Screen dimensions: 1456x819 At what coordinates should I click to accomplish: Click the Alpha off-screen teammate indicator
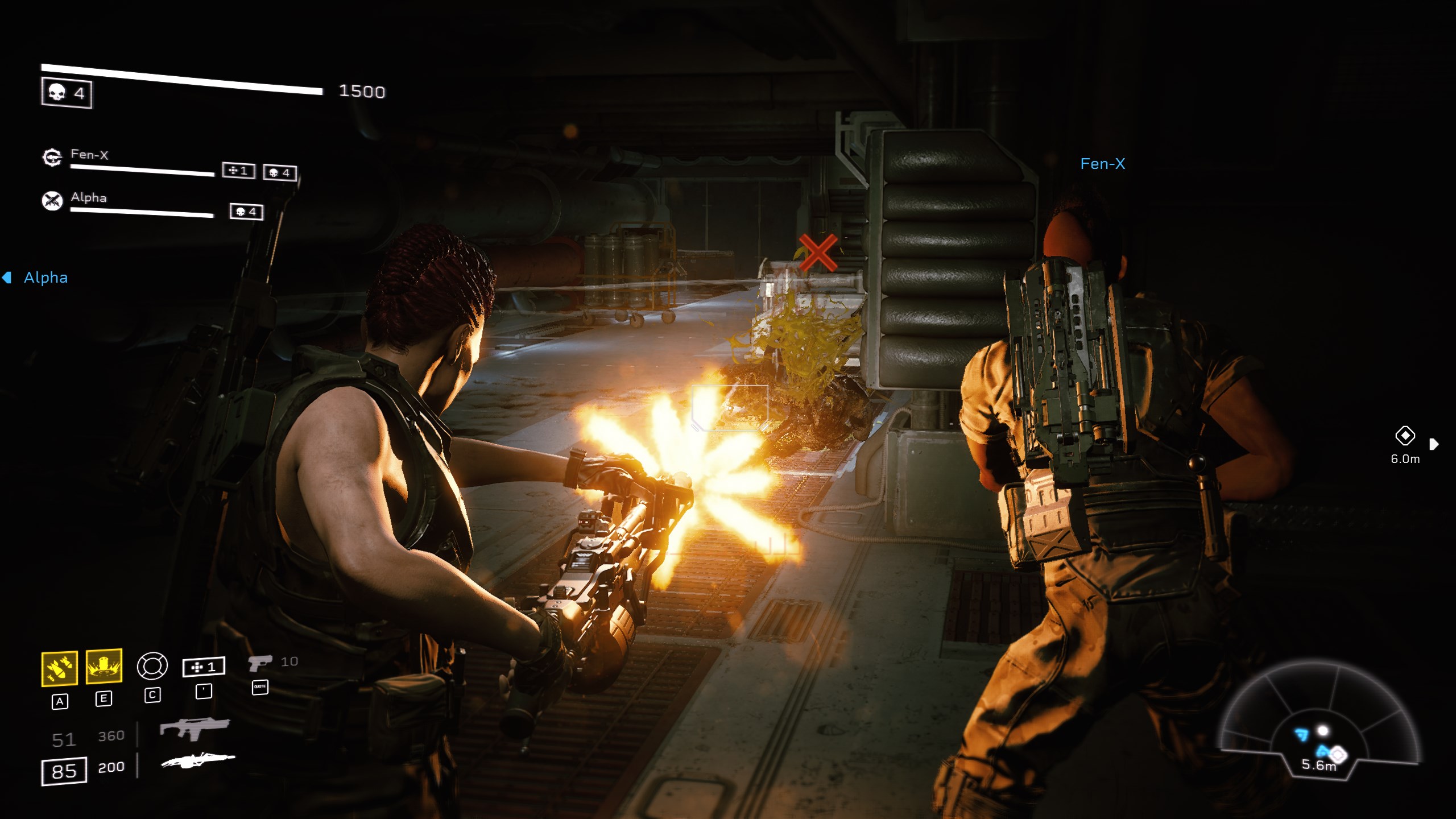(x=38, y=278)
